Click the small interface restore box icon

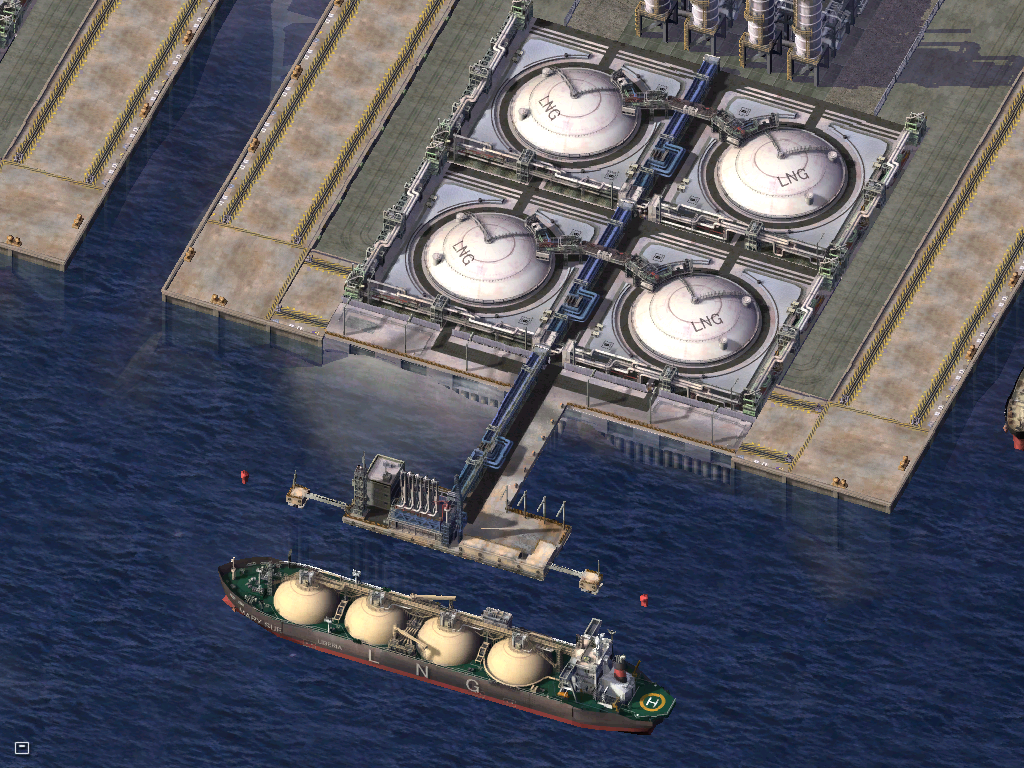[22, 747]
